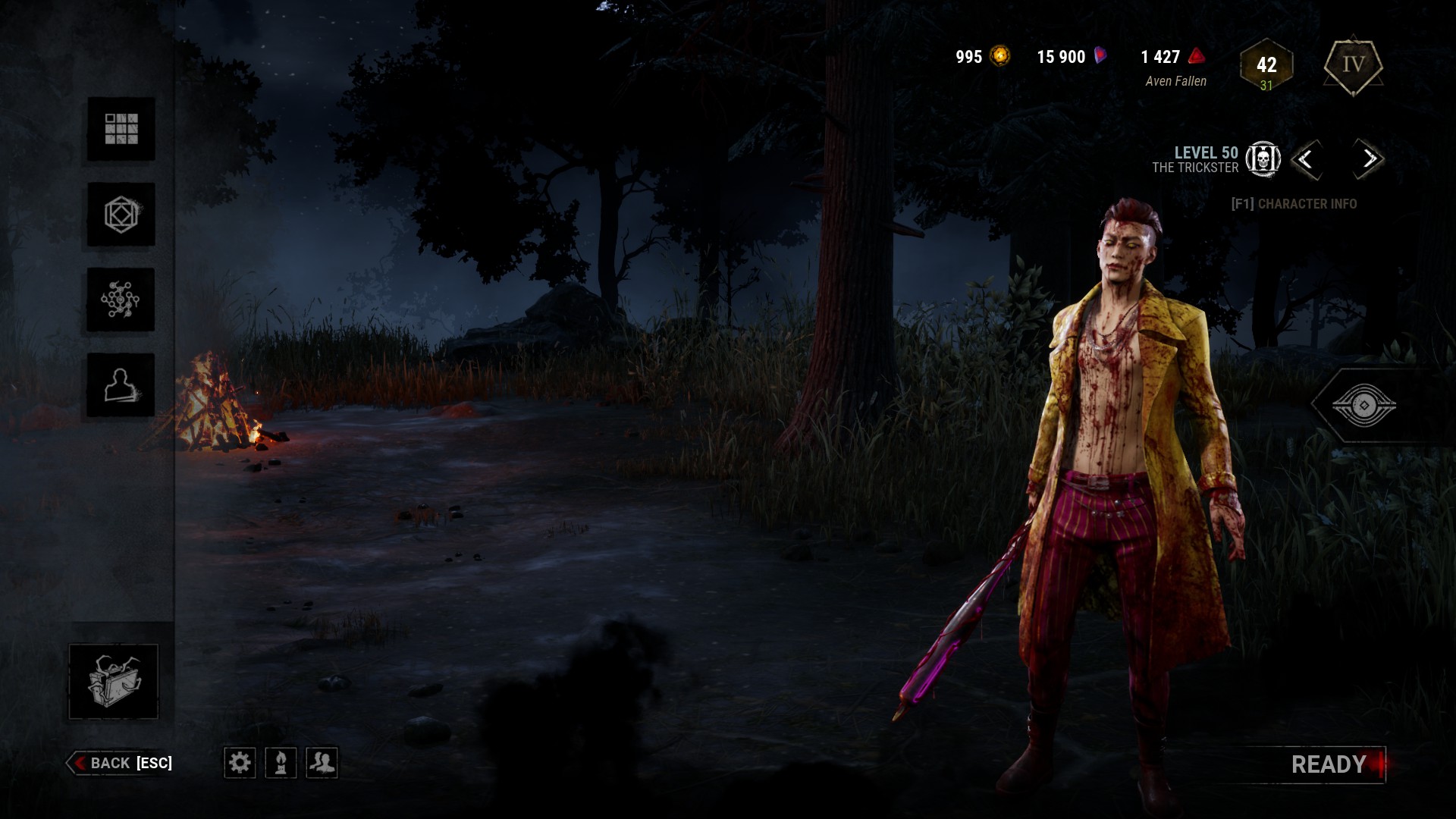The width and height of the screenshot is (1456, 819).
Task: Open the rank IV emblem
Action: coord(1354,67)
